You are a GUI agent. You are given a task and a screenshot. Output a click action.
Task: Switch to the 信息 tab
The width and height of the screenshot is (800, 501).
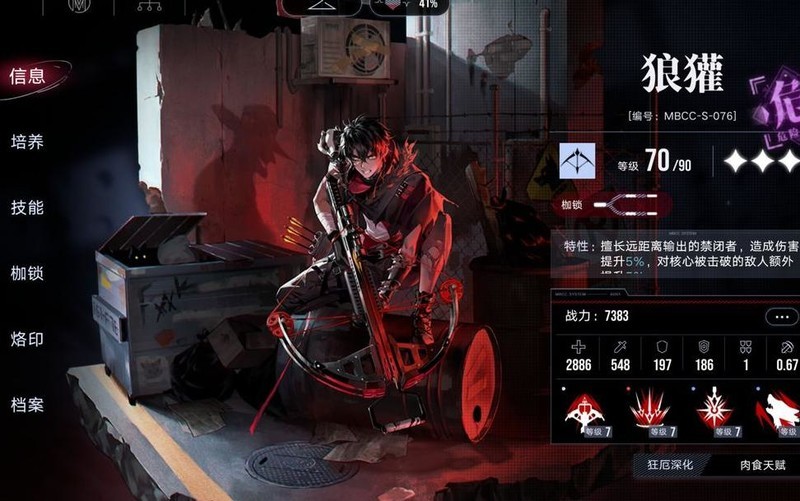click(27, 76)
